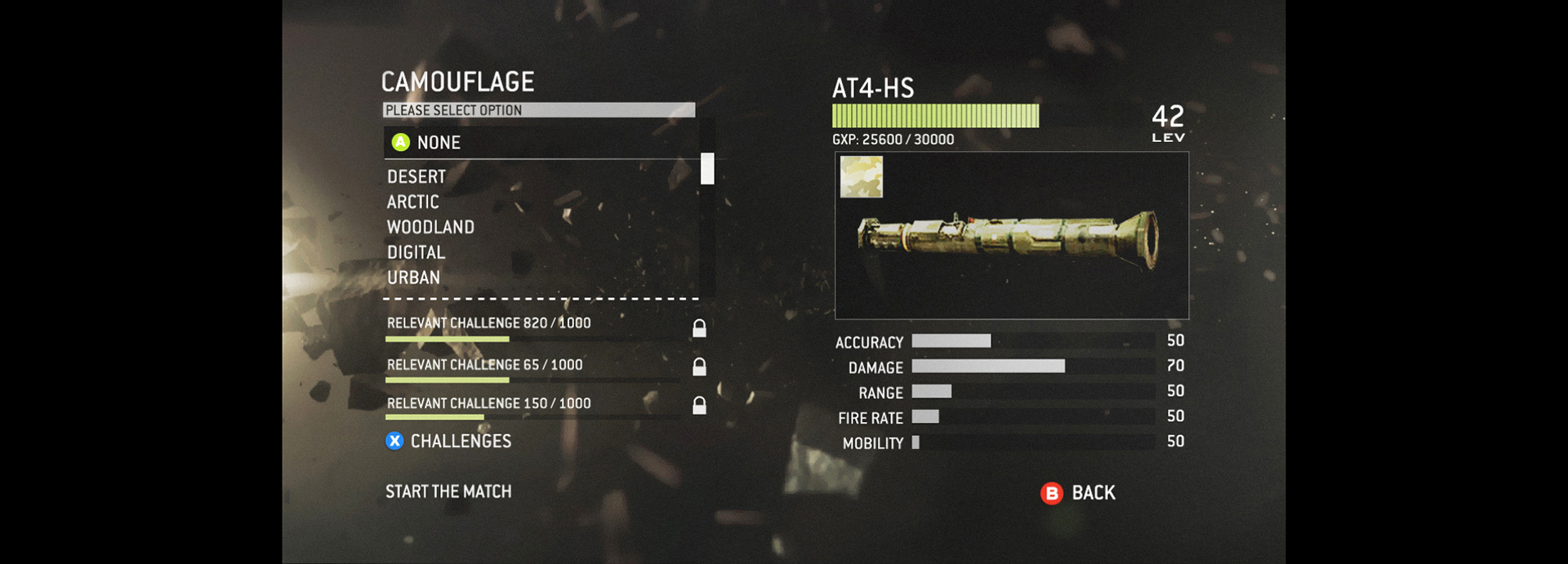Click the camouflage list scrollbar handle
1568x564 pixels.
click(707, 169)
